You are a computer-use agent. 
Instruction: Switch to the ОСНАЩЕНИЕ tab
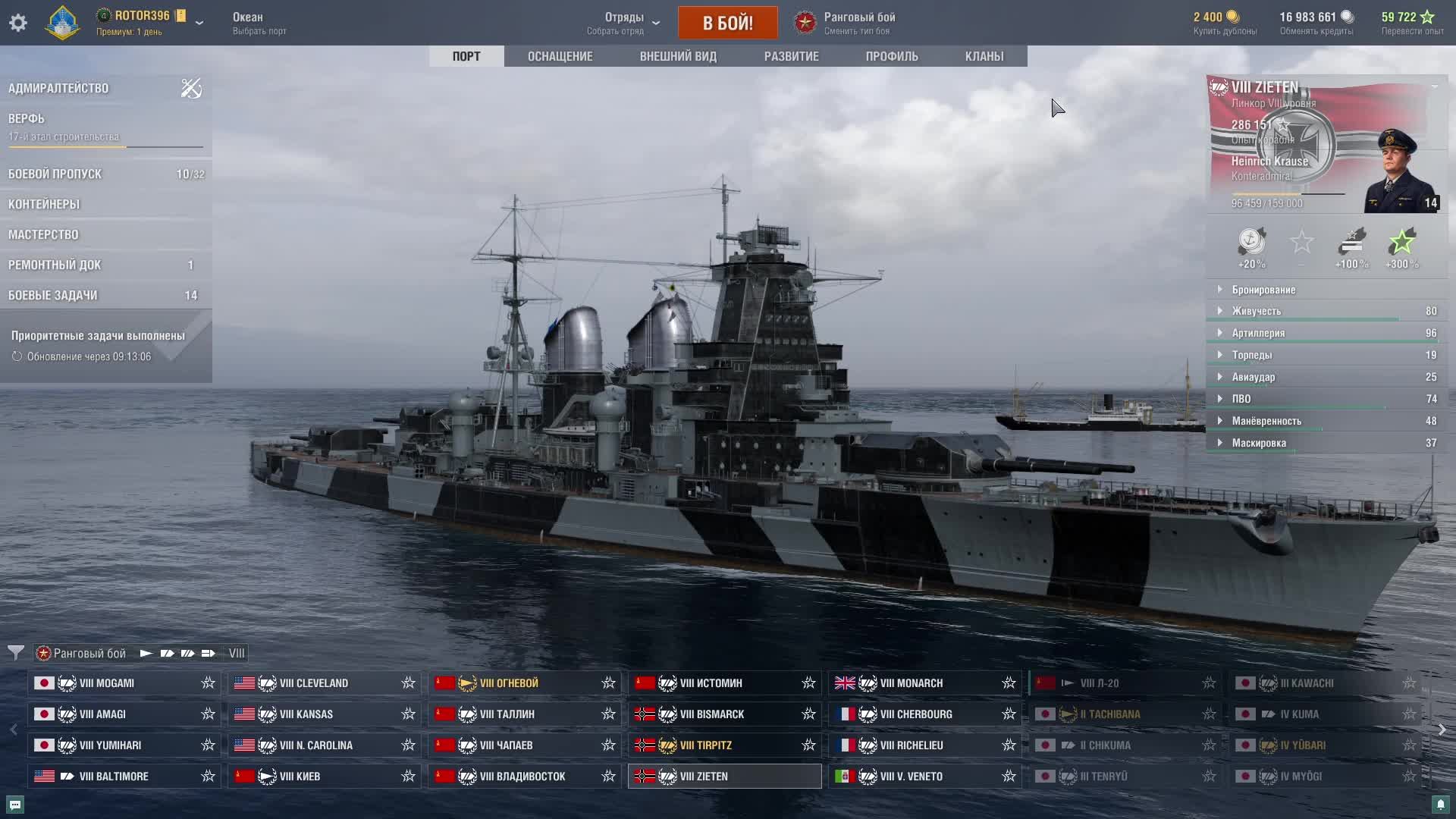coord(560,56)
